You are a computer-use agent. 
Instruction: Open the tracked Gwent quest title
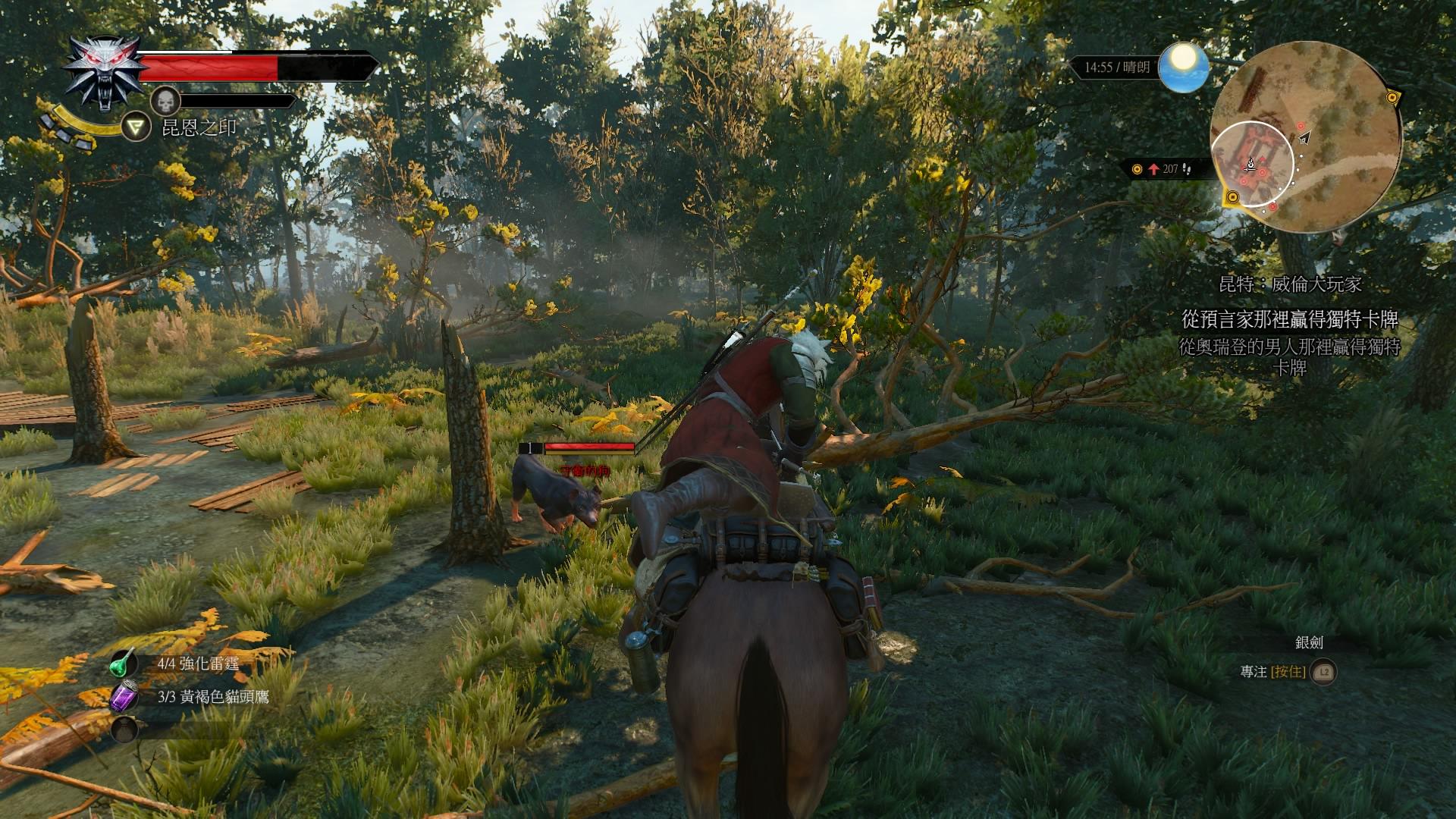click(x=1290, y=284)
